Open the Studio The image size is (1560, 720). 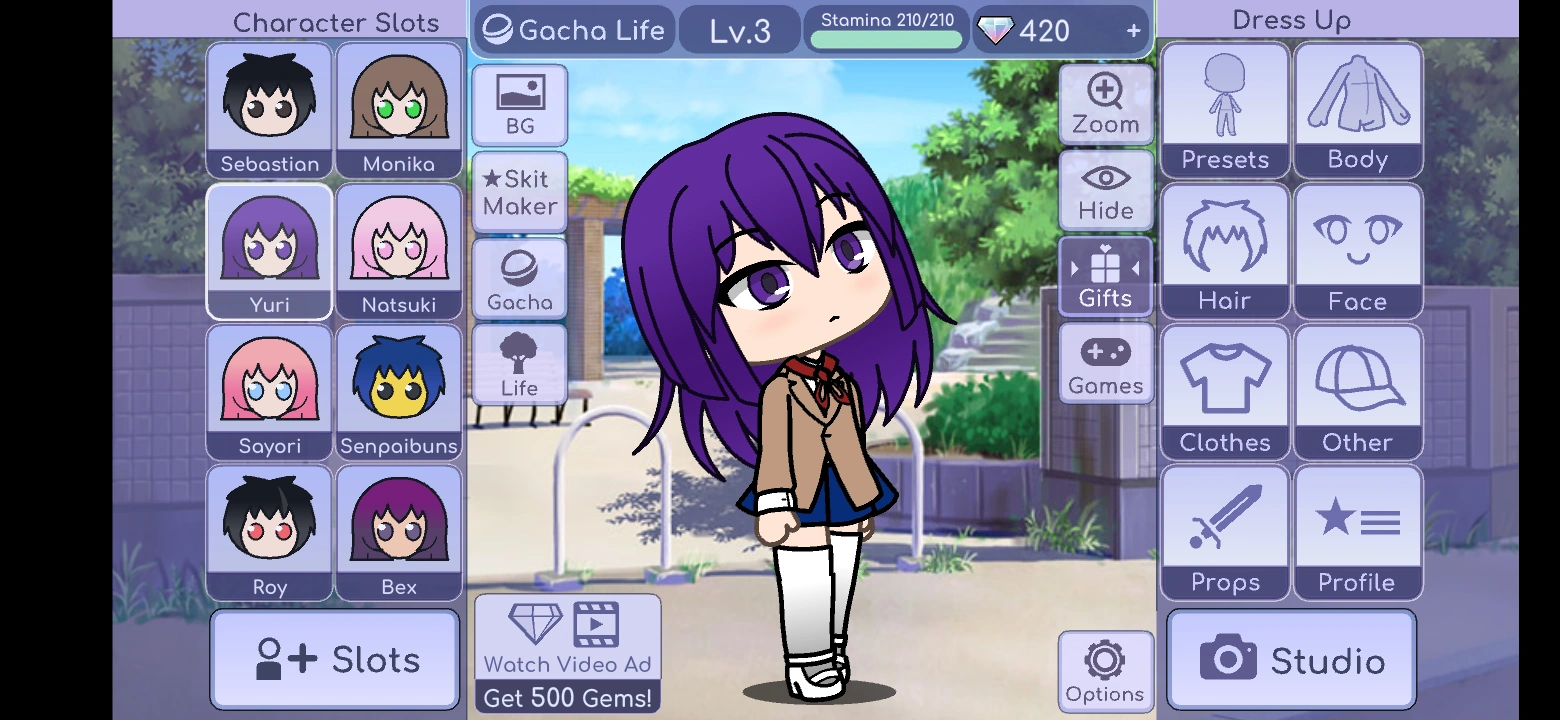1290,658
